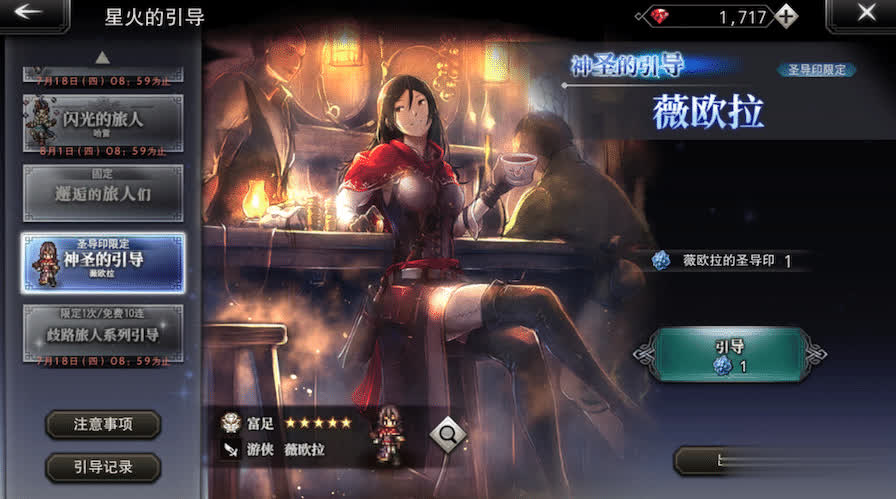Close the screen with the X button
Screen dimensions: 896x499
click(865, 14)
